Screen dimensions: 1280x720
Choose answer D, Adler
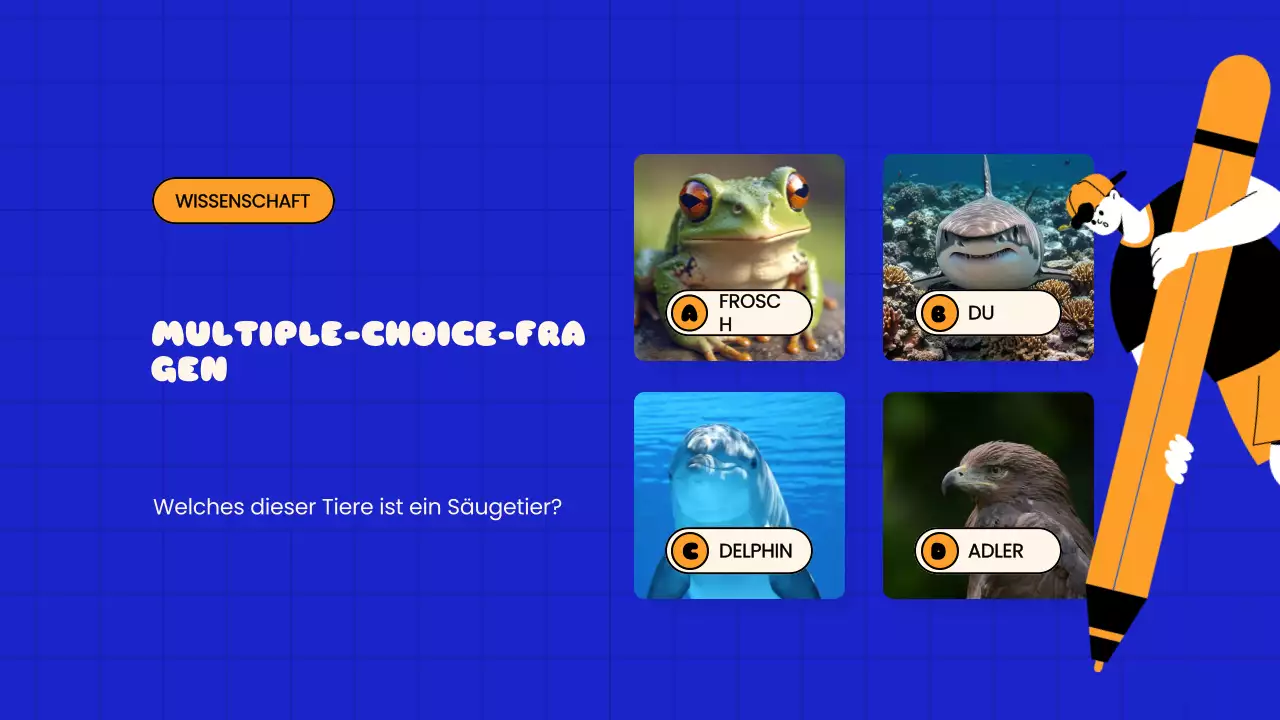pos(987,551)
